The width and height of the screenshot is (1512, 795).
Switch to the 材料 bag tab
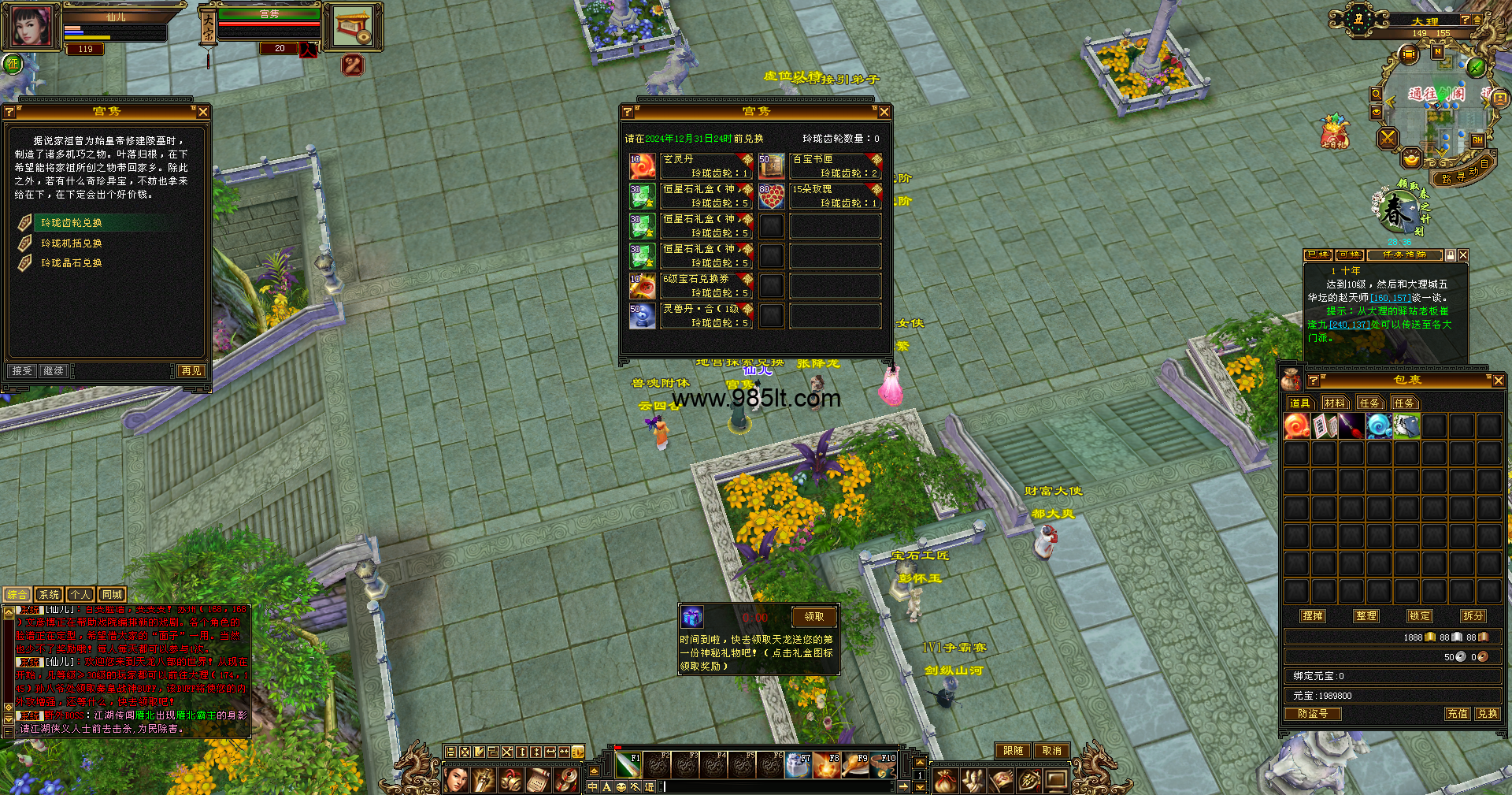coord(1335,403)
